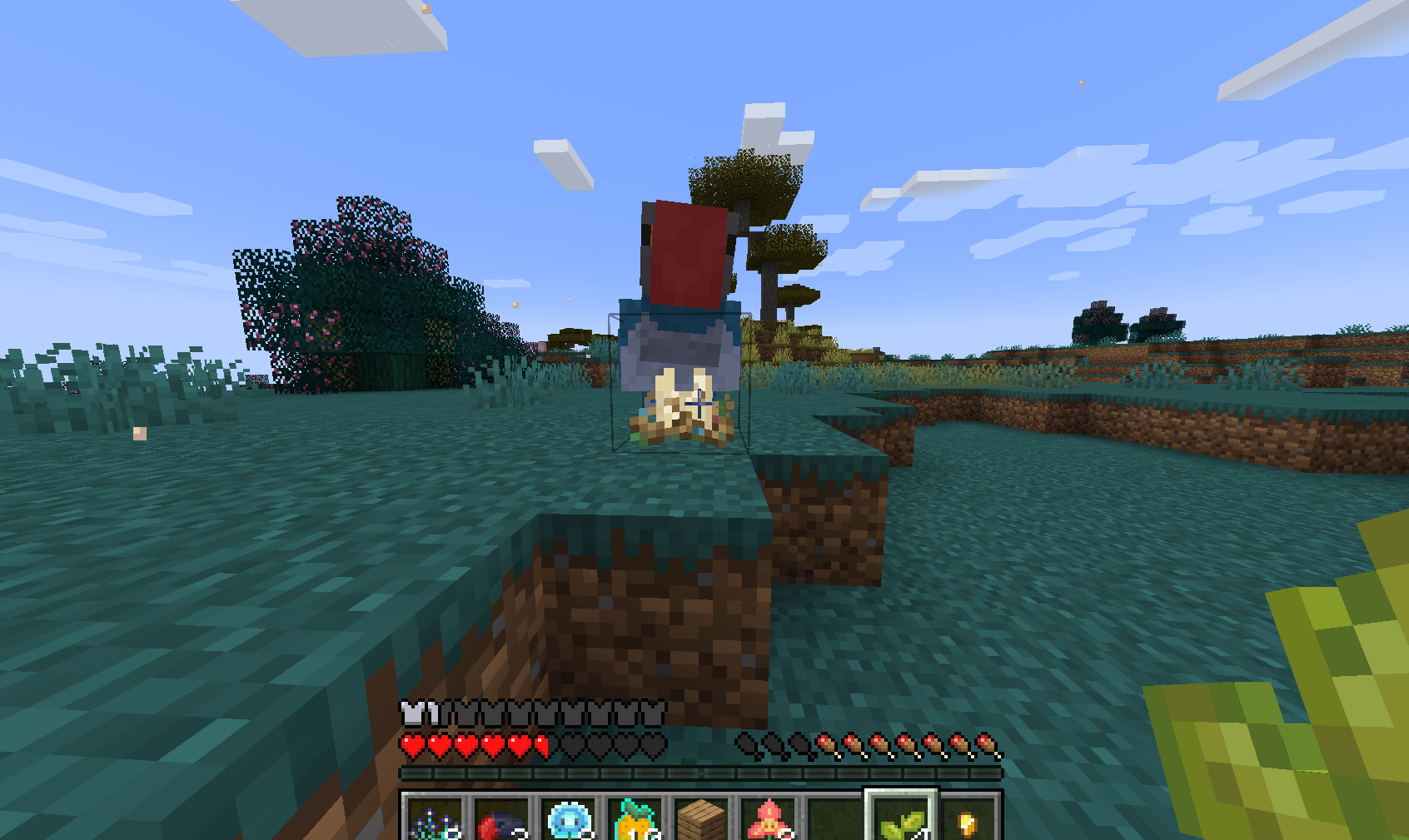Click the villager highlighted by the crosshair
1409x840 pixels.
(x=681, y=366)
